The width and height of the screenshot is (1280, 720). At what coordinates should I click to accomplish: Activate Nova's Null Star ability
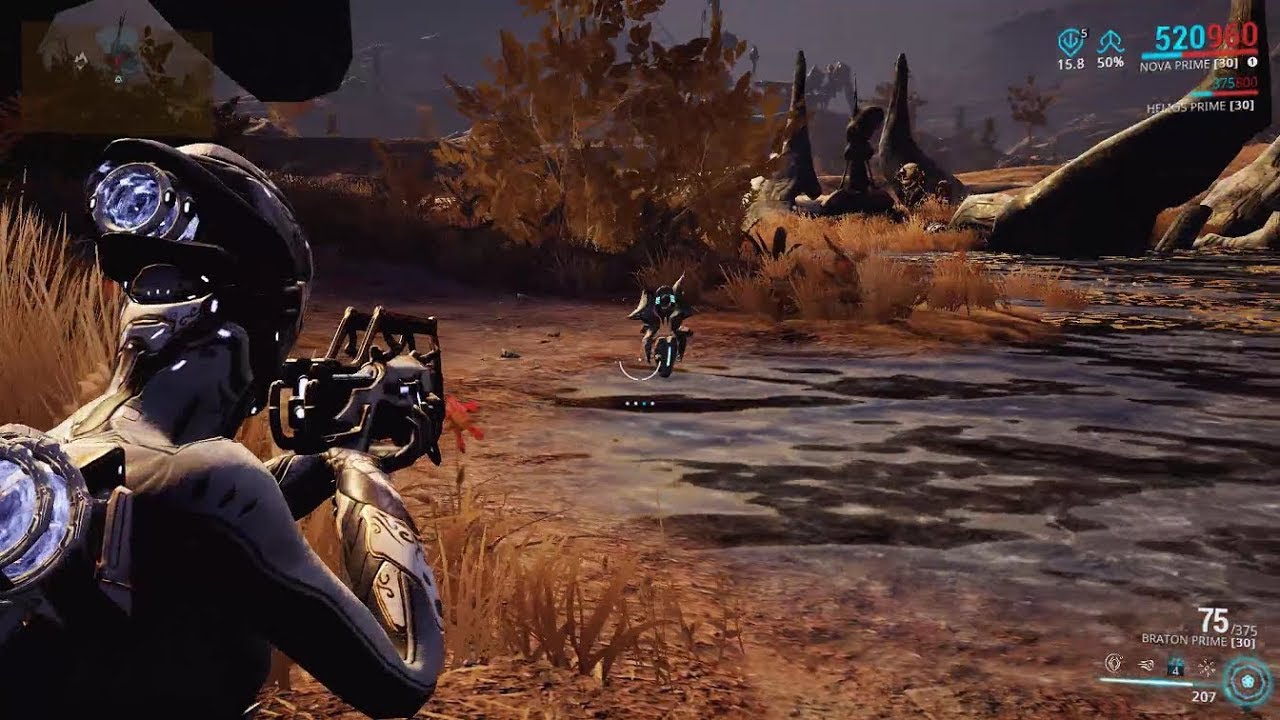click(x=1112, y=664)
